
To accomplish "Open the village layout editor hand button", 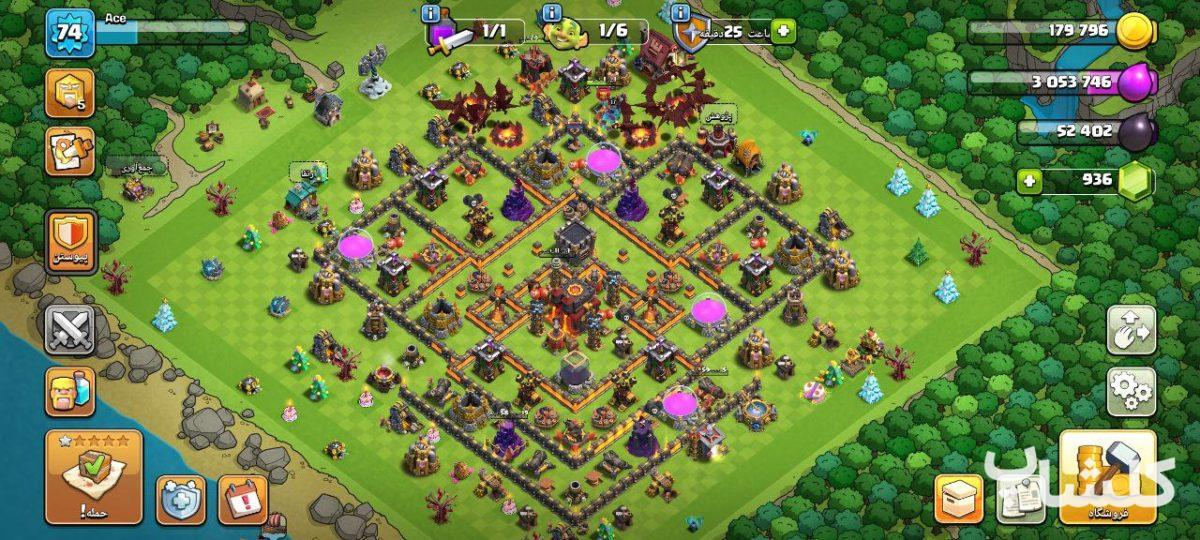I will [x=1131, y=331].
